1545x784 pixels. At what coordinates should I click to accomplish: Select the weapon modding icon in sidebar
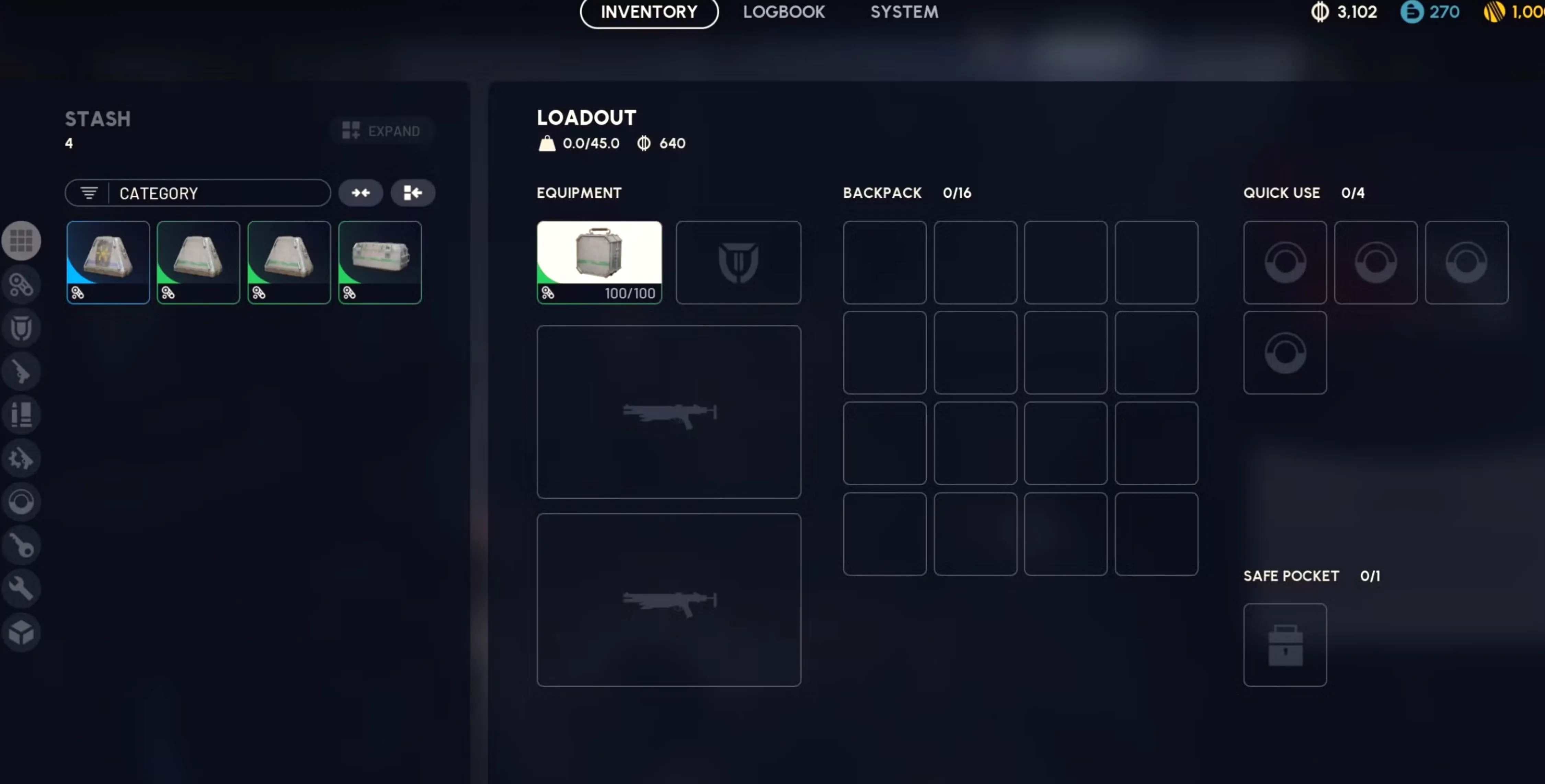(22, 458)
